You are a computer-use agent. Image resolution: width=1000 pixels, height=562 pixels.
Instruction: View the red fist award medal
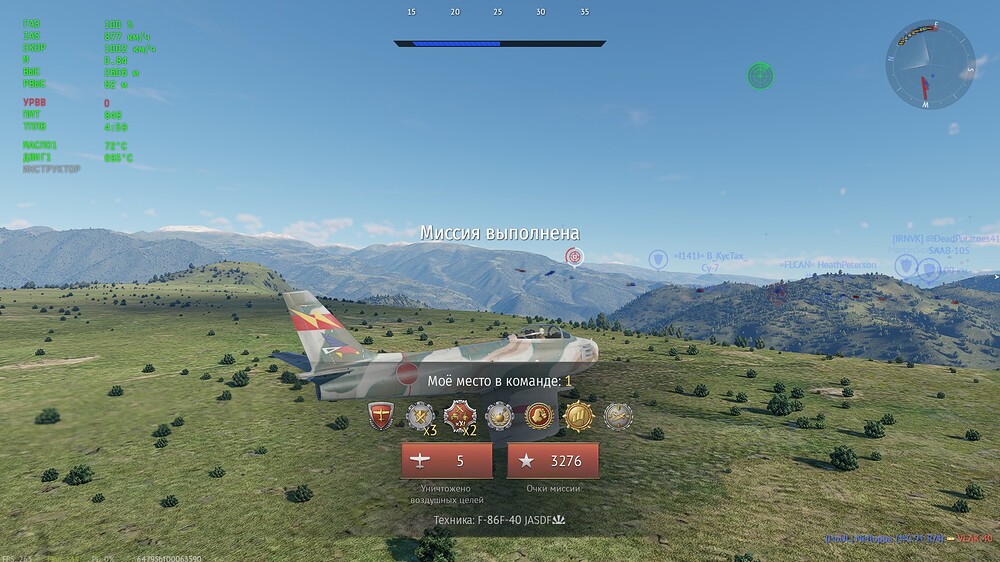pos(539,415)
